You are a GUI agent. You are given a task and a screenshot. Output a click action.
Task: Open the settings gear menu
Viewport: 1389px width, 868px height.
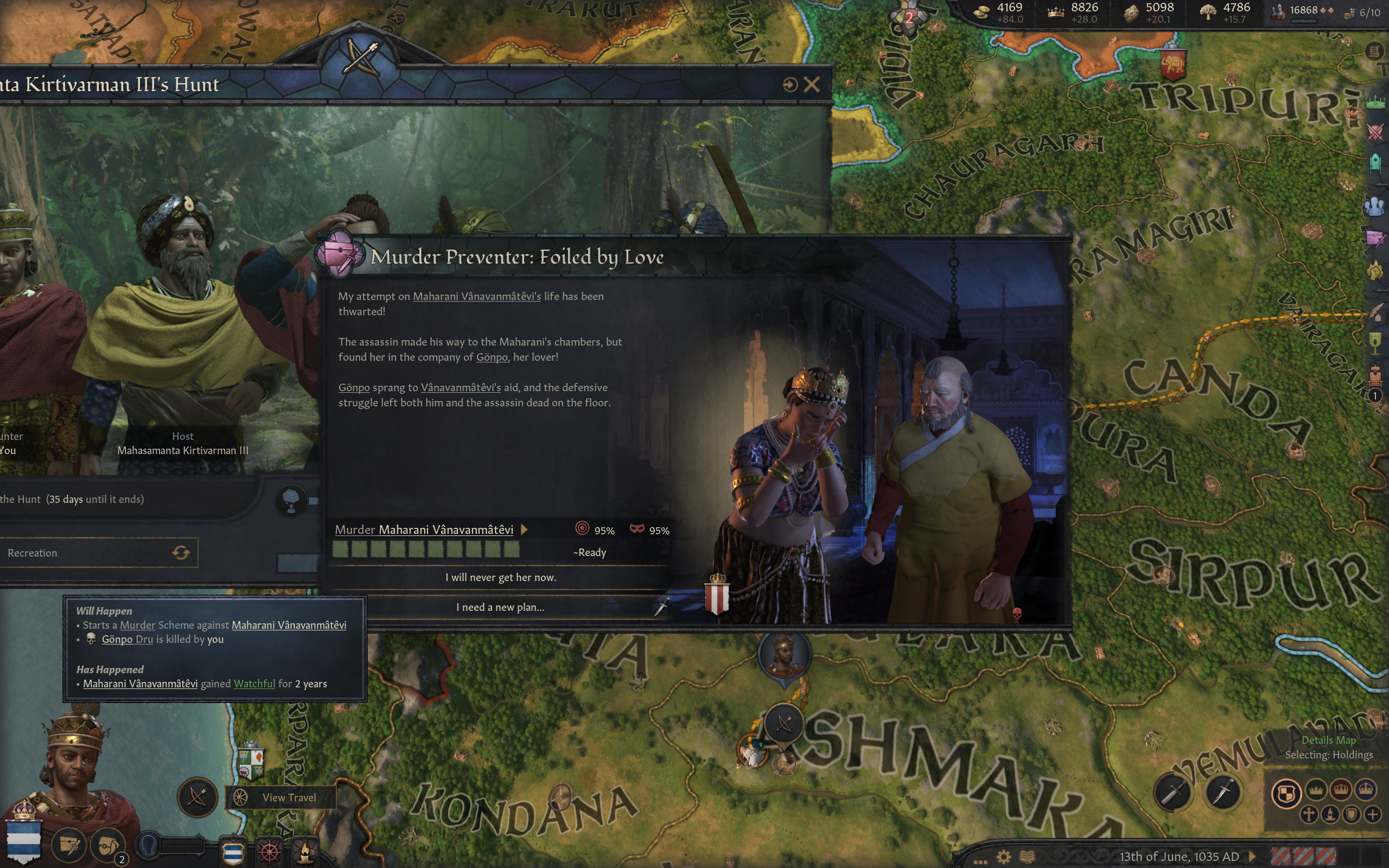1003,857
